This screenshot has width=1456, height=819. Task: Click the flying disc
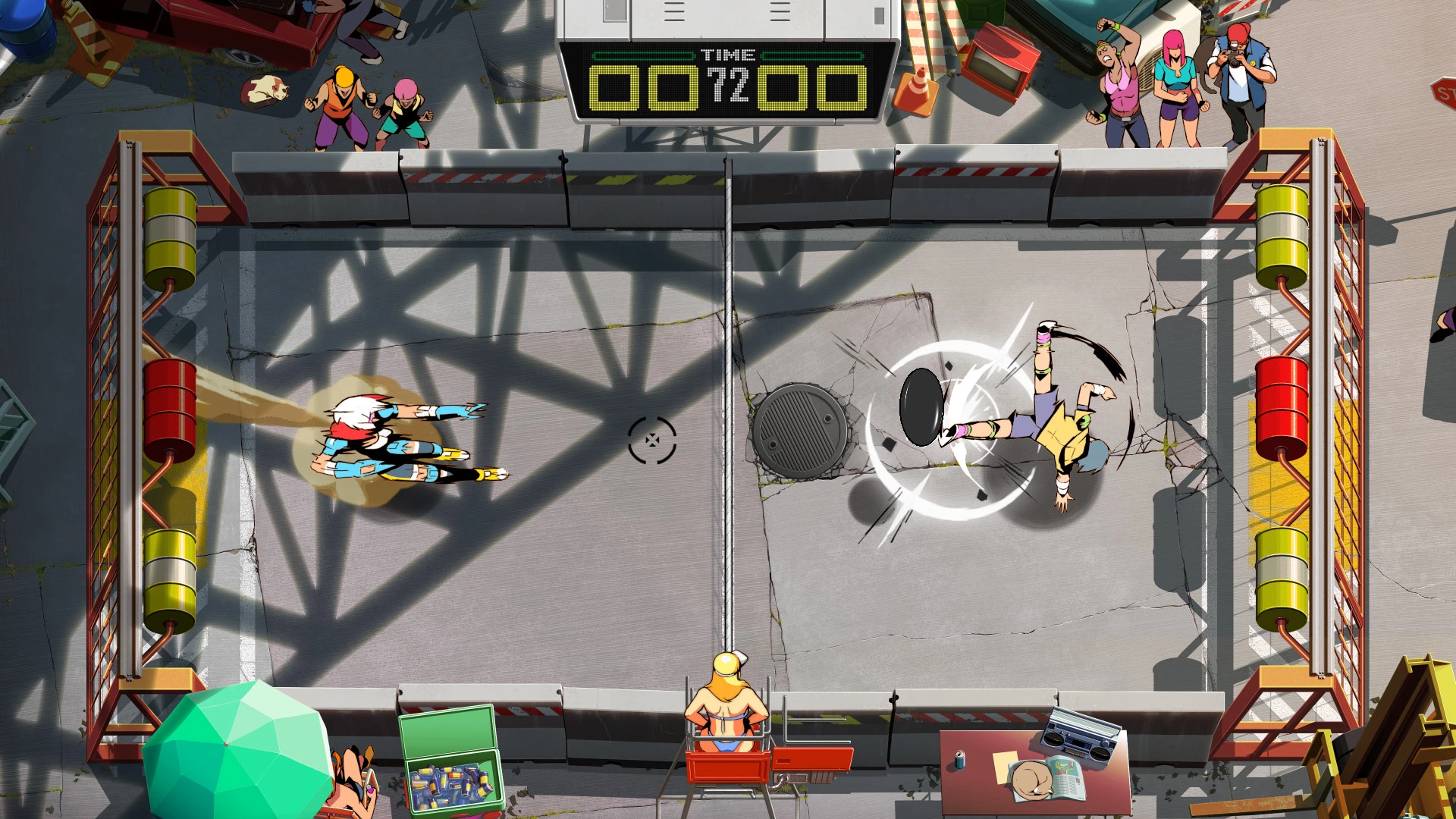pos(920,407)
